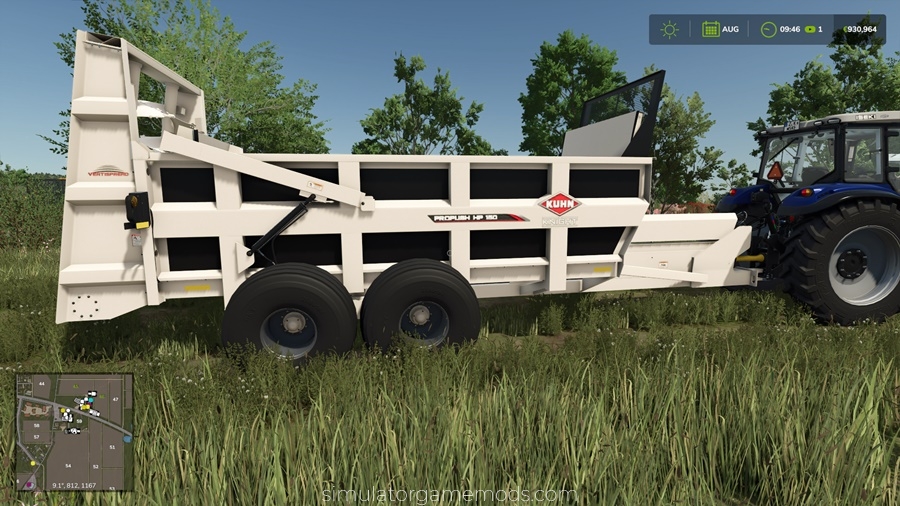Viewport: 900px width, 506px height.
Task: Select the calendar icon showing AUG
Action: click(710, 29)
